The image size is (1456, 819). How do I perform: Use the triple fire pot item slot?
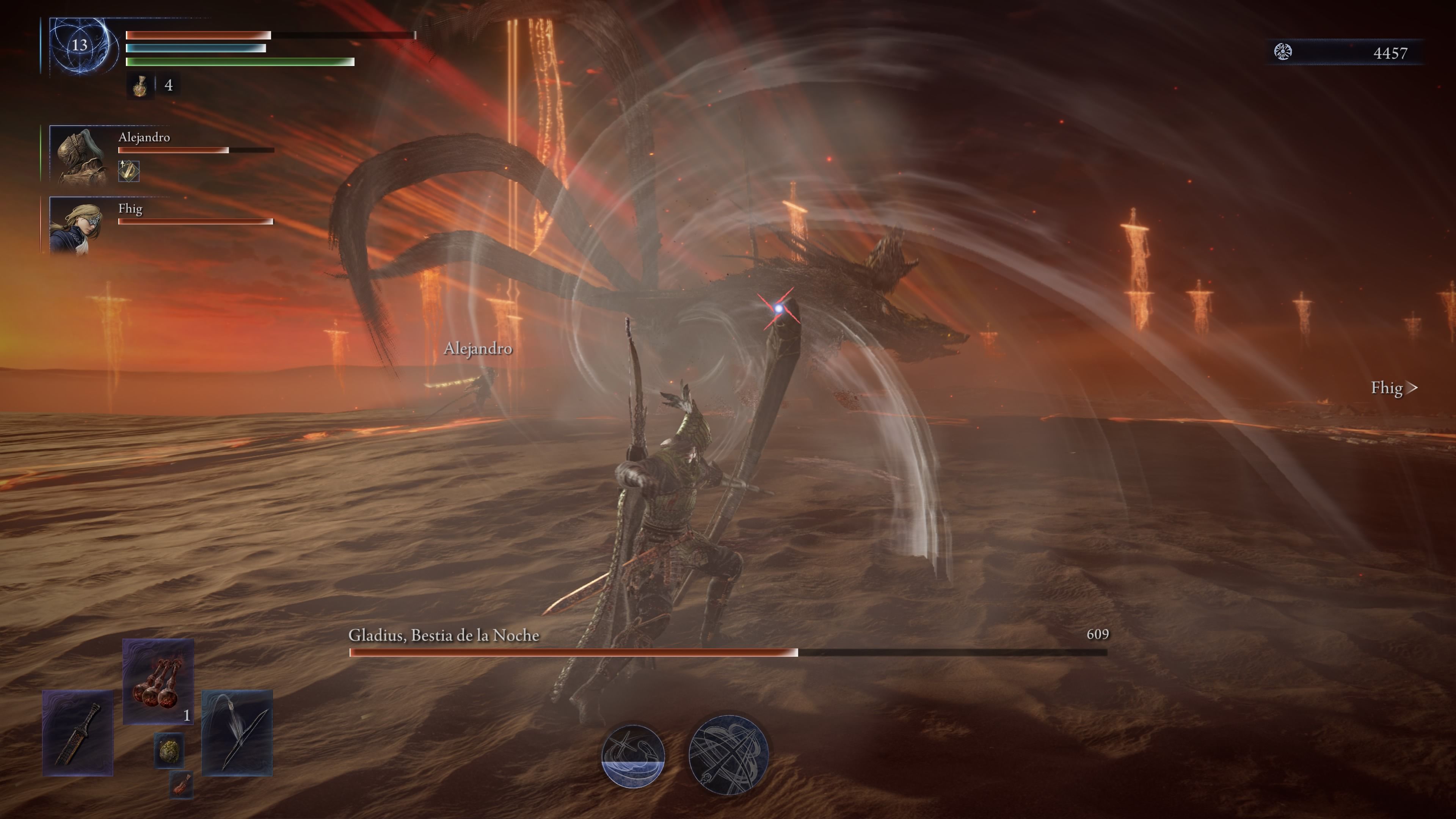pos(158,681)
